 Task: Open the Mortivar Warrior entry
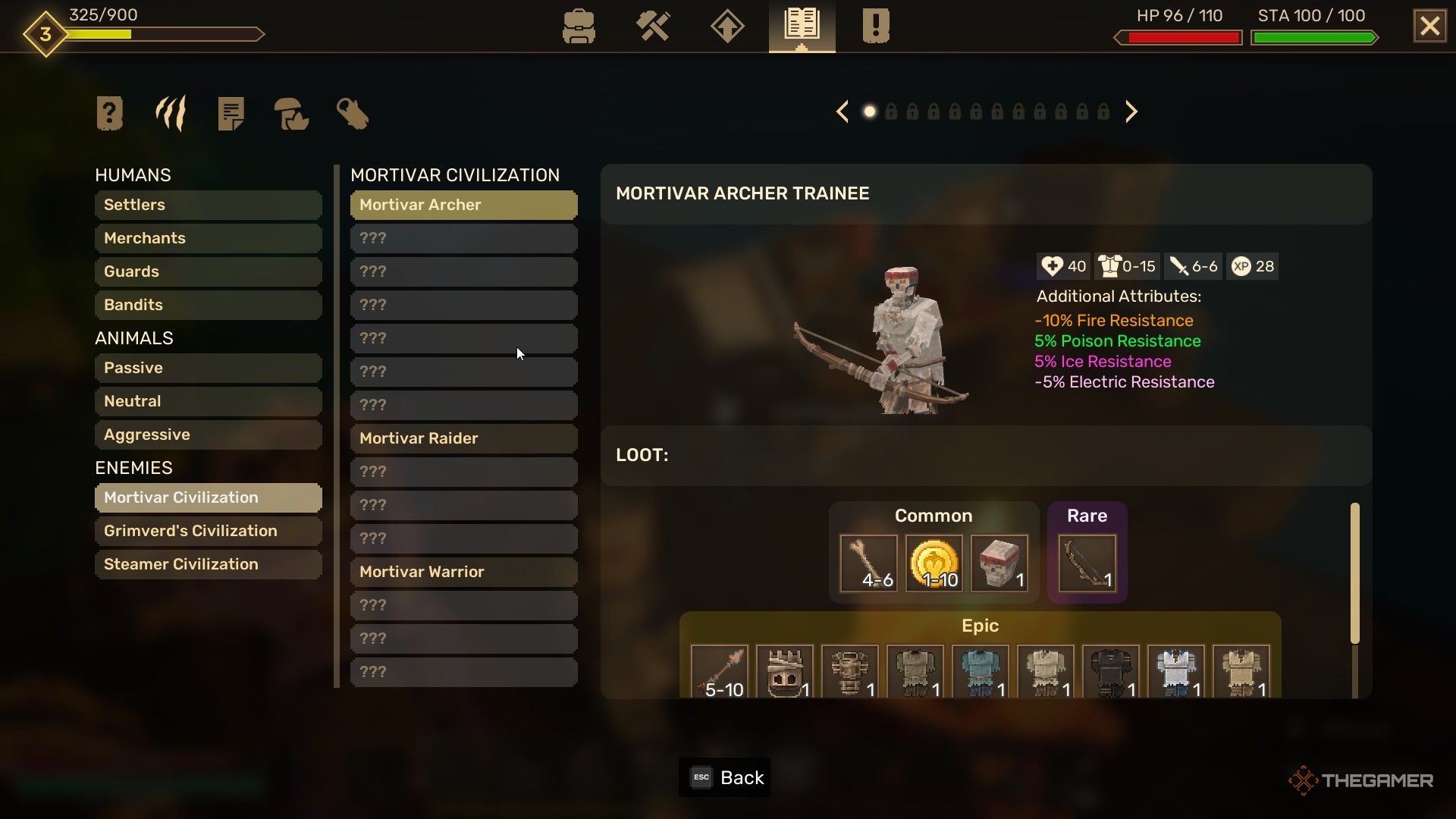tap(463, 572)
